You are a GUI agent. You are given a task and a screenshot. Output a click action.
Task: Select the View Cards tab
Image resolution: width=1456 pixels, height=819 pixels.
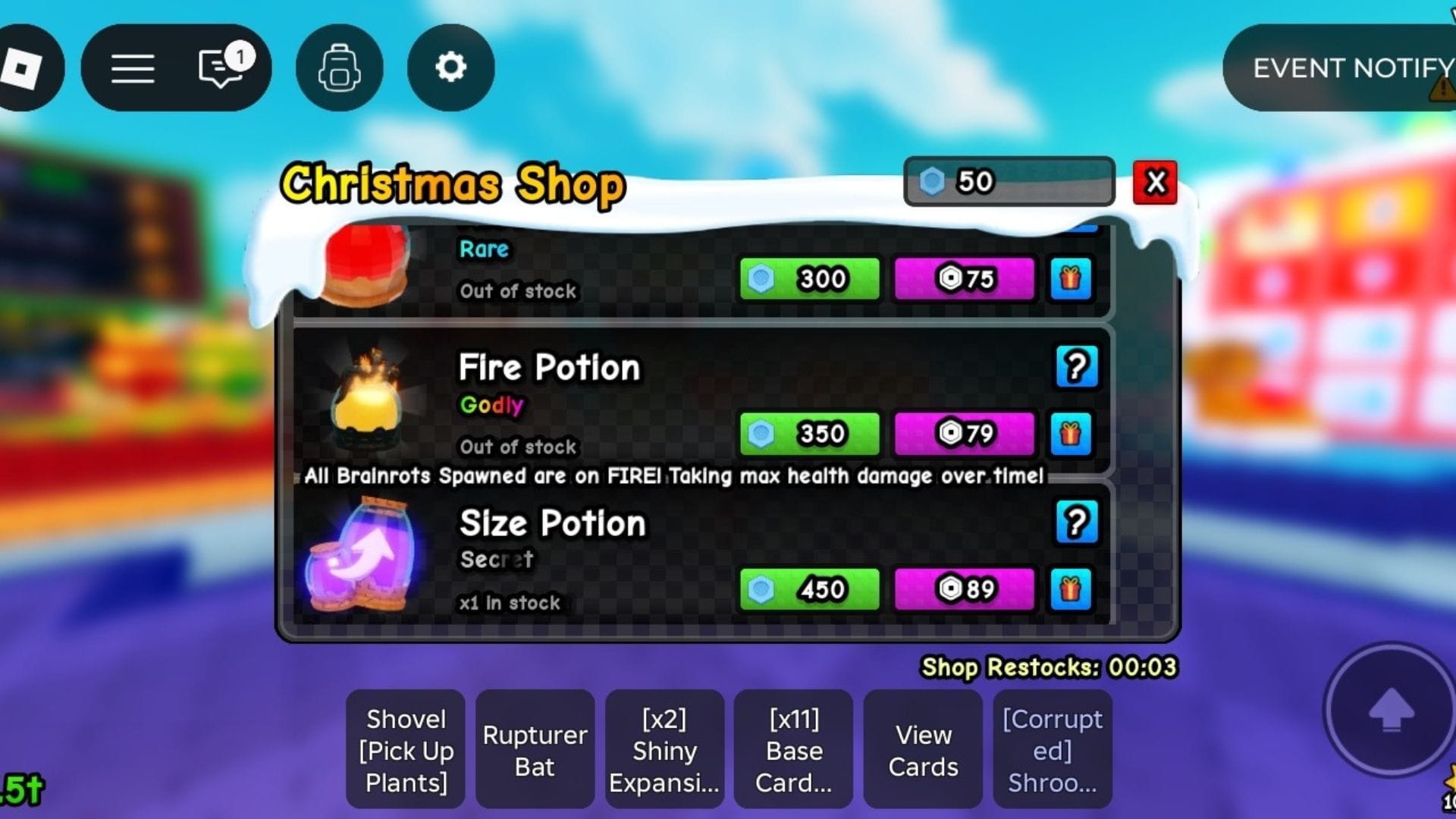click(923, 749)
